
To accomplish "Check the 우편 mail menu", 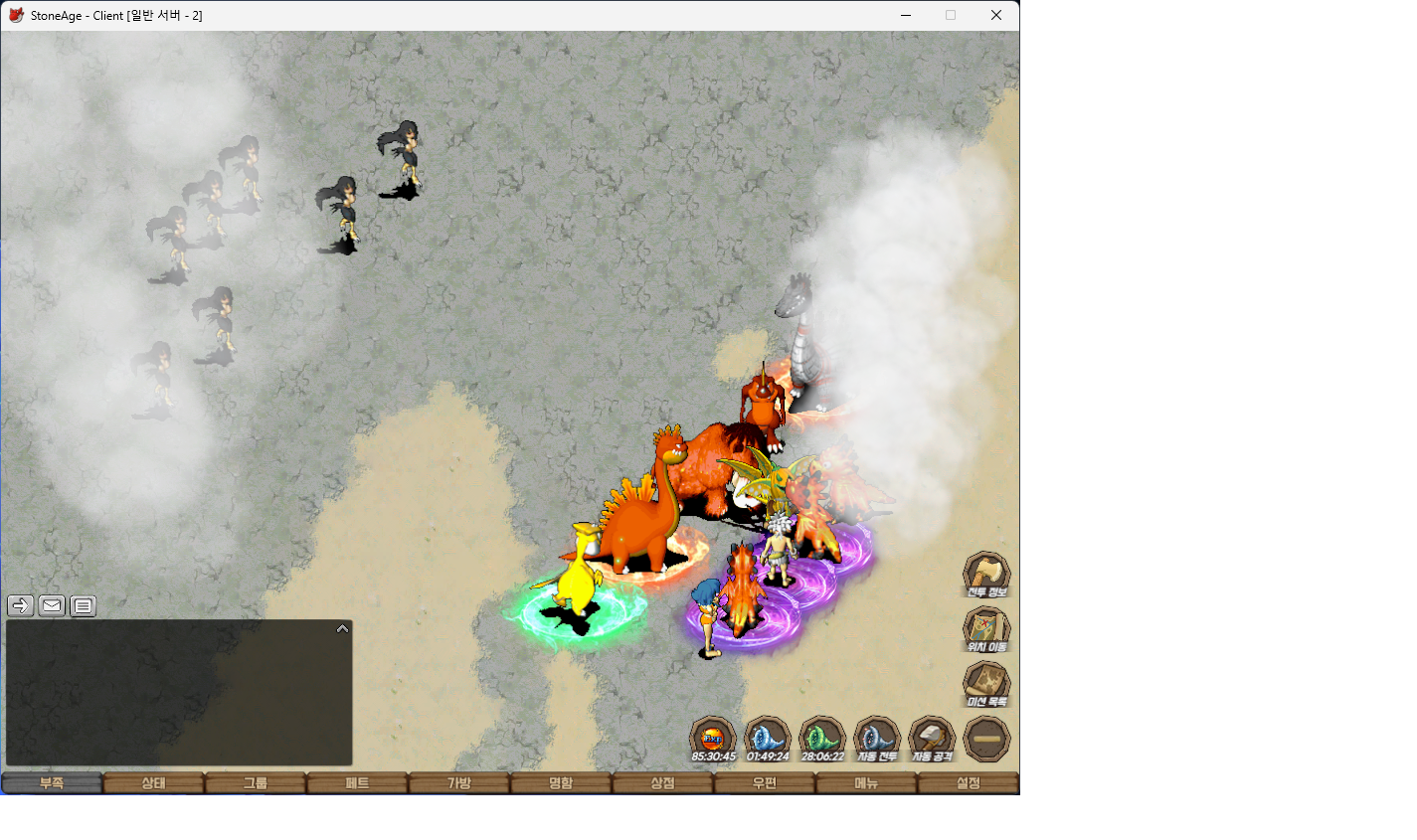I will tap(764, 783).
